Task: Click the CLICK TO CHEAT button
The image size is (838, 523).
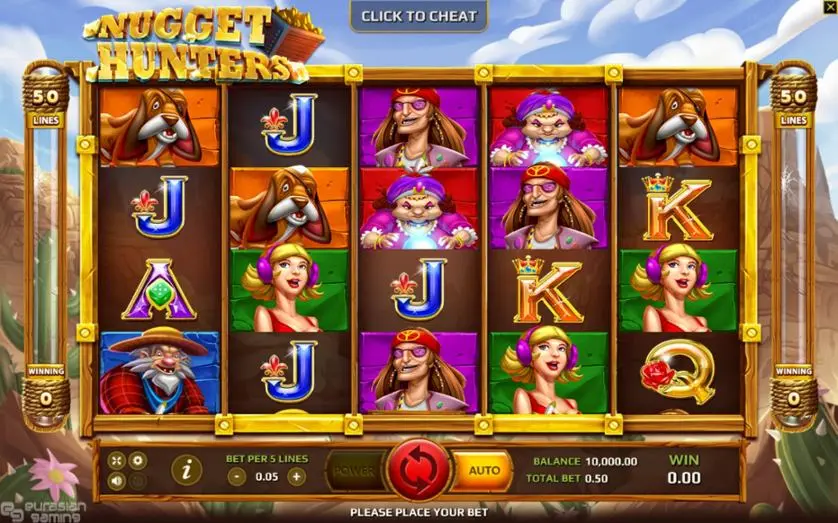Action: tap(419, 16)
